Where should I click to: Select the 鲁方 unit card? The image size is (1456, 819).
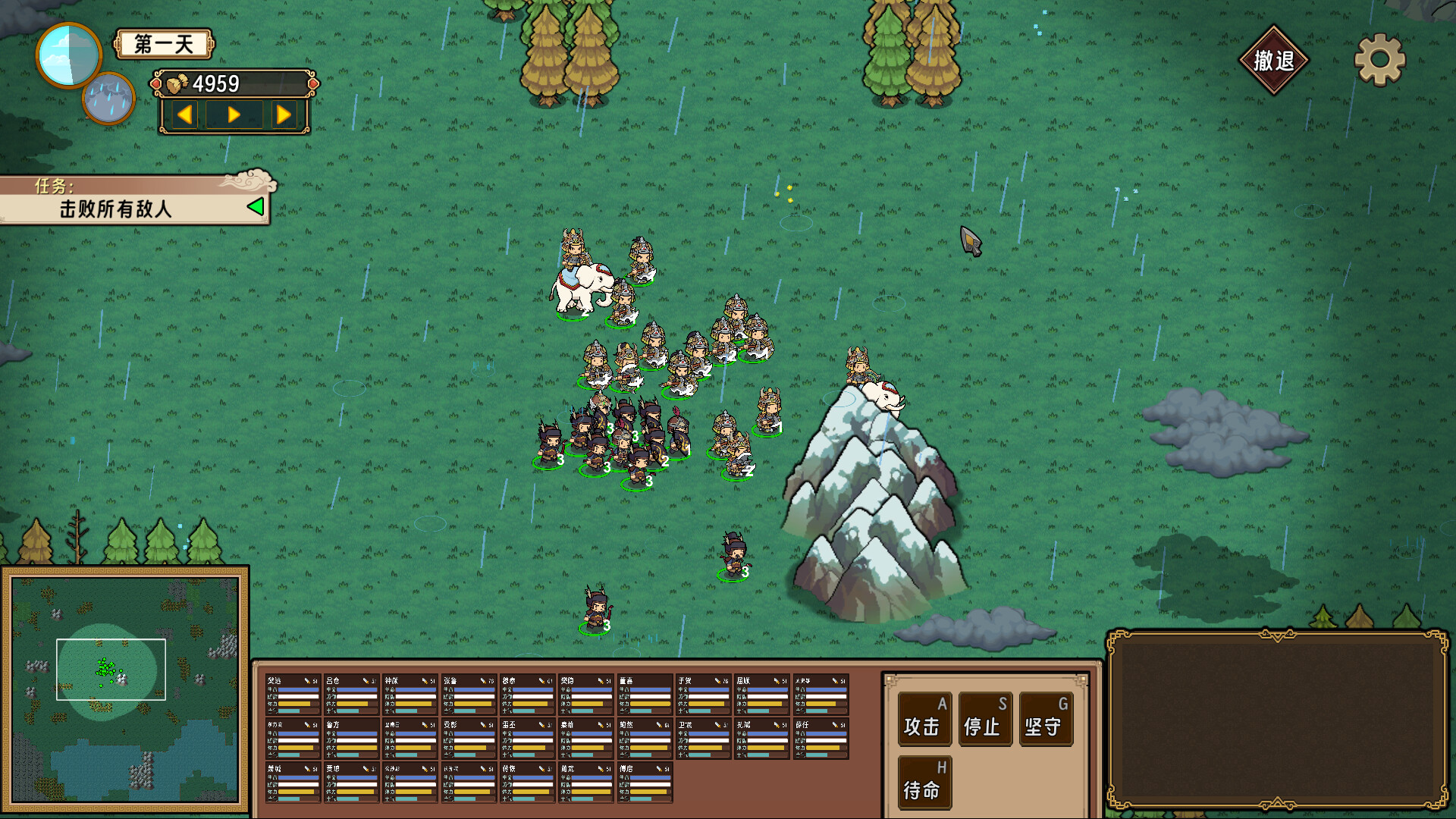pos(351,739)
